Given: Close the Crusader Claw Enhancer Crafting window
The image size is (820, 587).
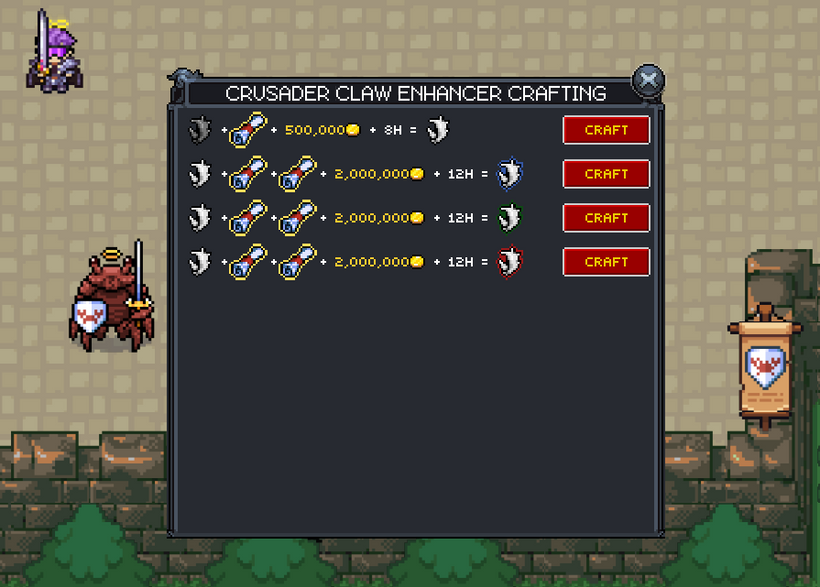Looking at the screenshot, I should coord(649,79).
